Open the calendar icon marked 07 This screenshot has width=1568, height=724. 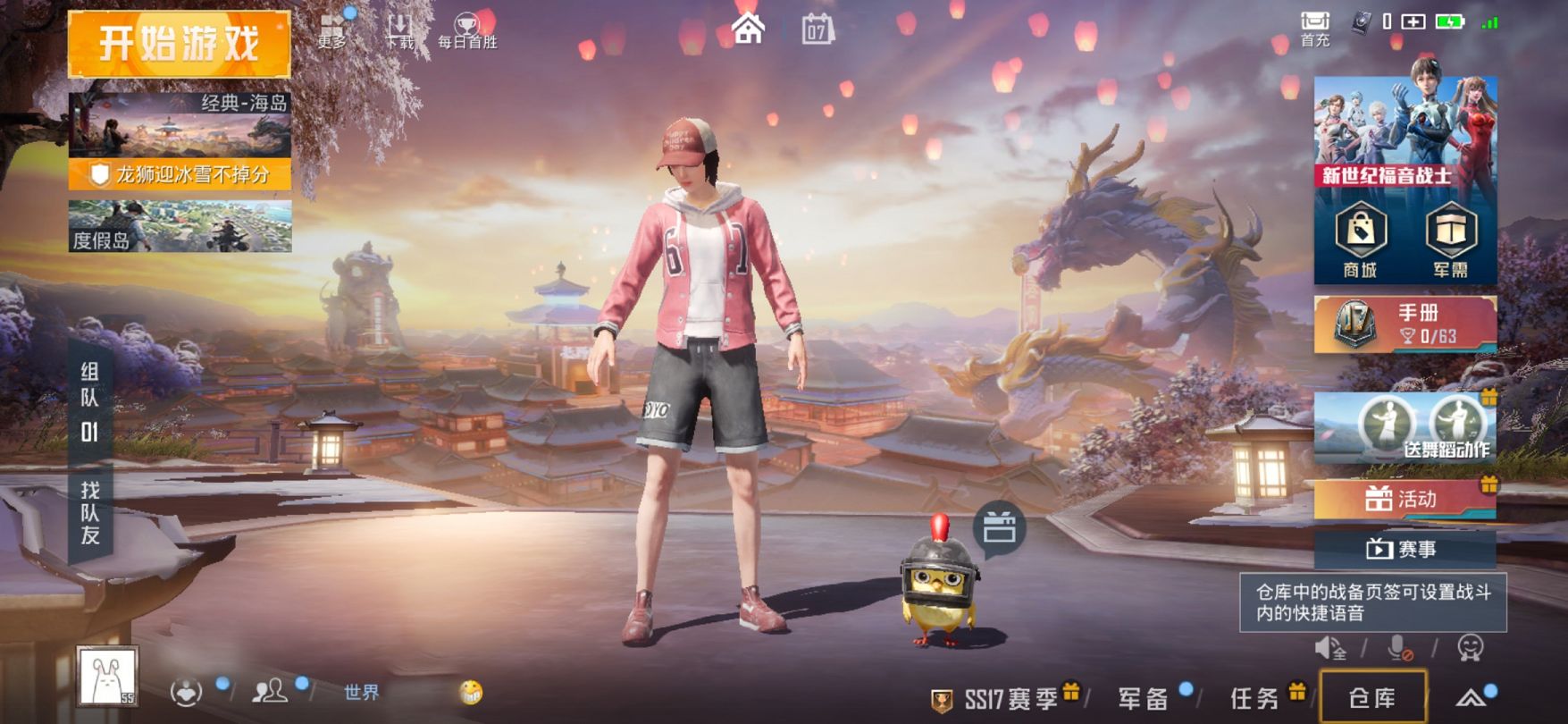[x=817, y=29]
